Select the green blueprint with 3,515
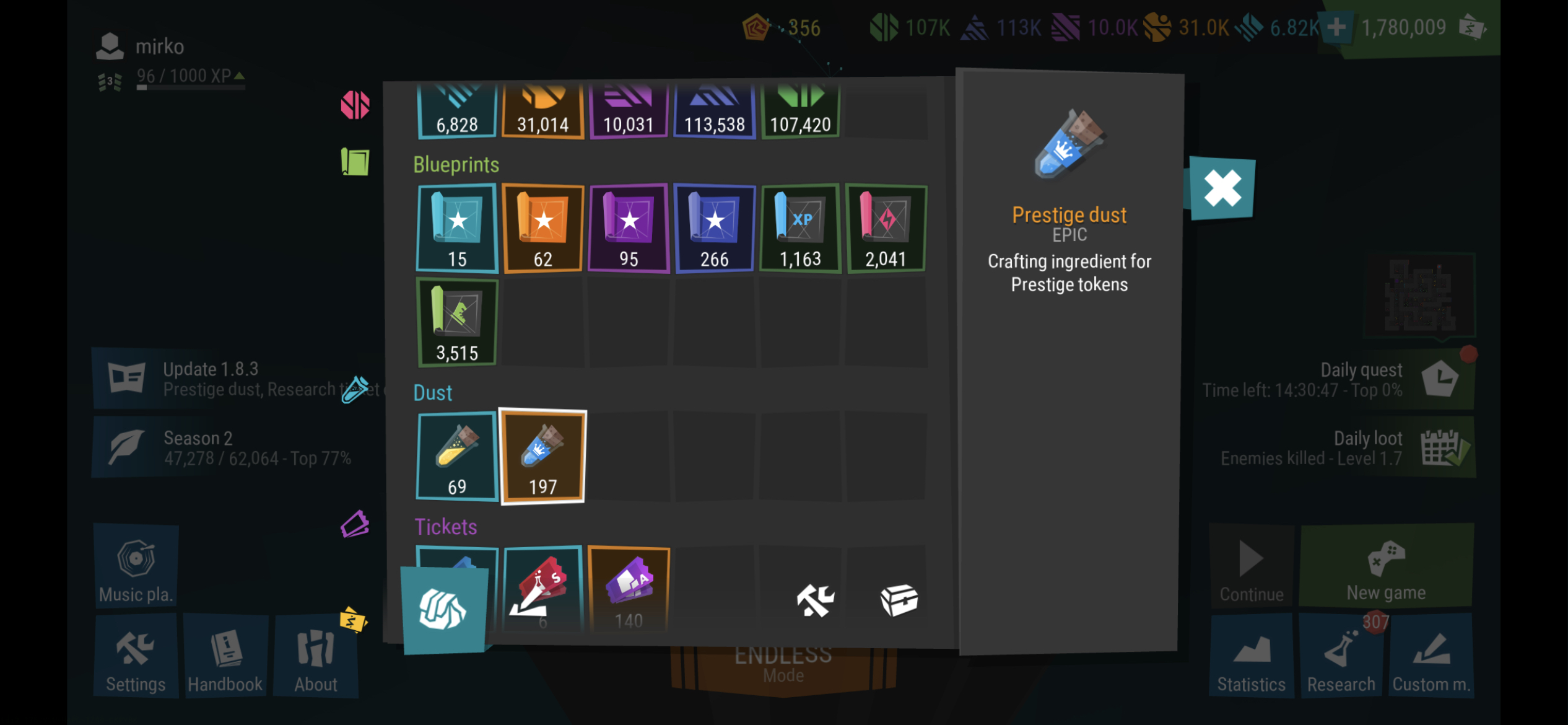Viewport: 1568px width, 725px height. coord(457,323)
